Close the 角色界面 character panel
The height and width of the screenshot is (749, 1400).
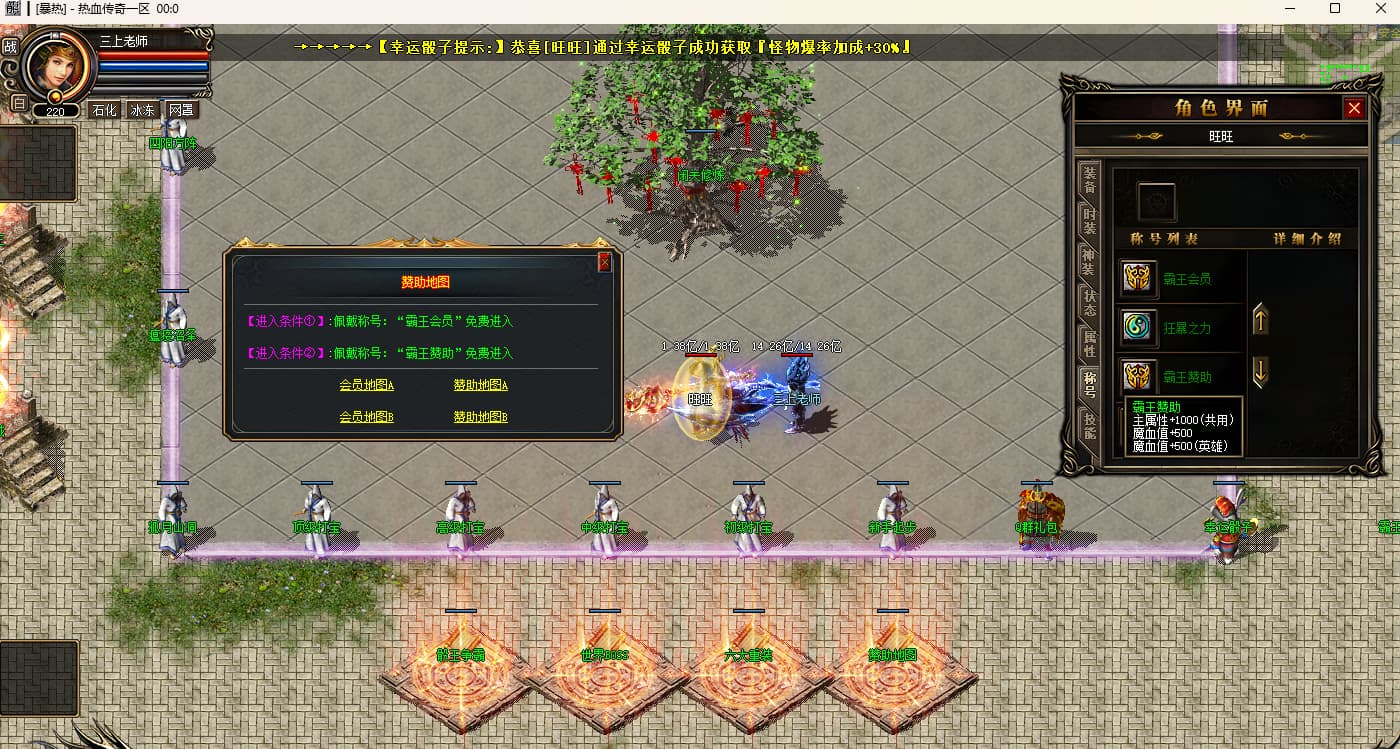pos(1354,108)
